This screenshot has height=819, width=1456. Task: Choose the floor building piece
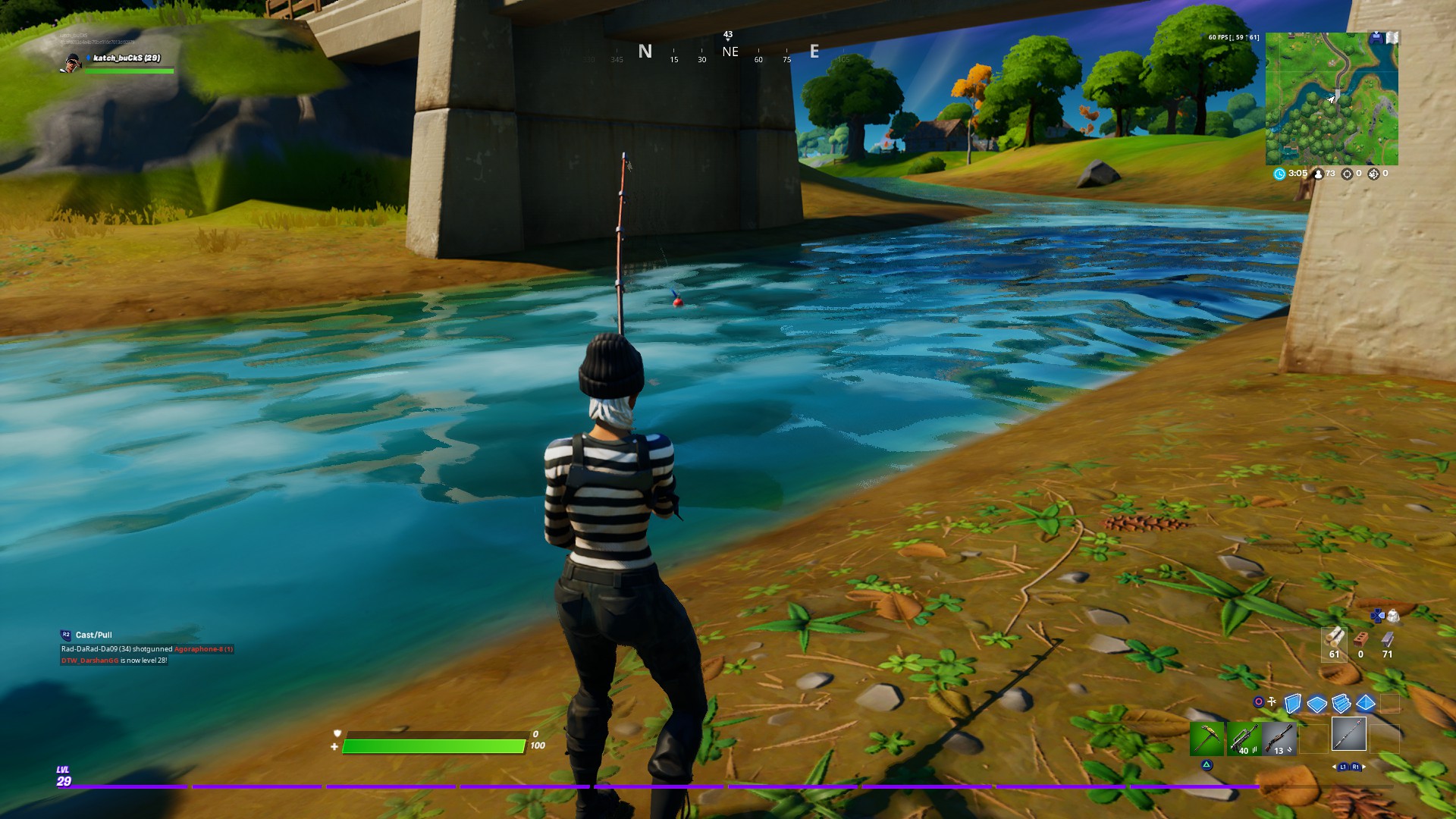(1317, 704)
